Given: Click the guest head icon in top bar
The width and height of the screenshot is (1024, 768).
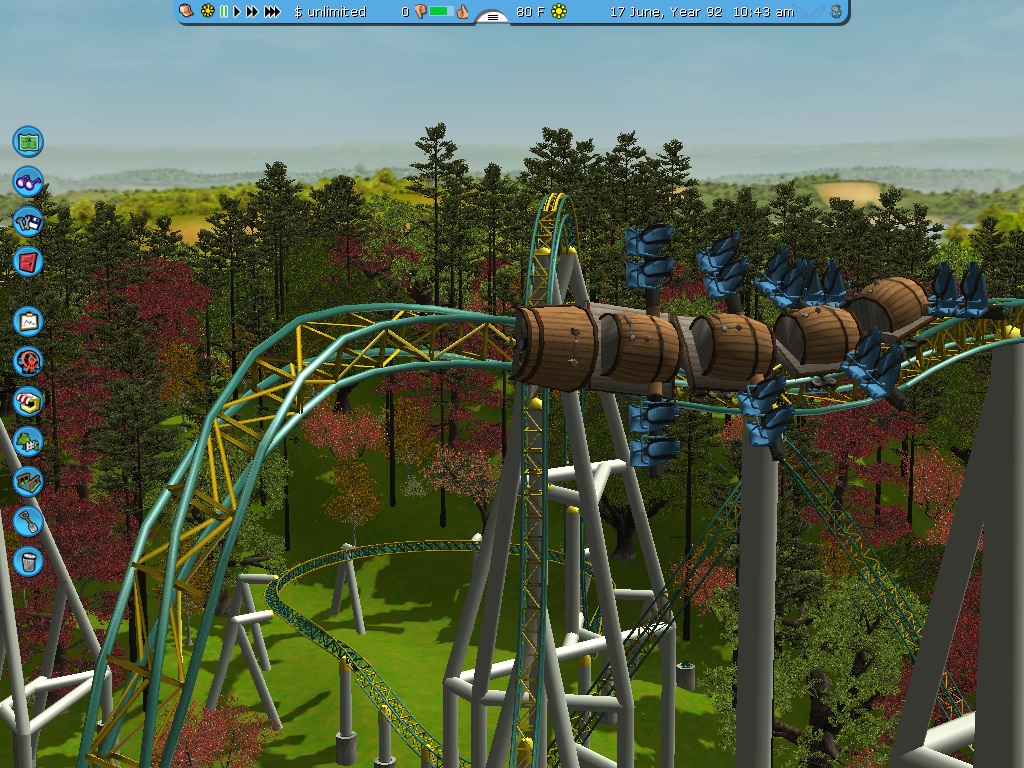Looking at the screenshot, I should point(186,11).
